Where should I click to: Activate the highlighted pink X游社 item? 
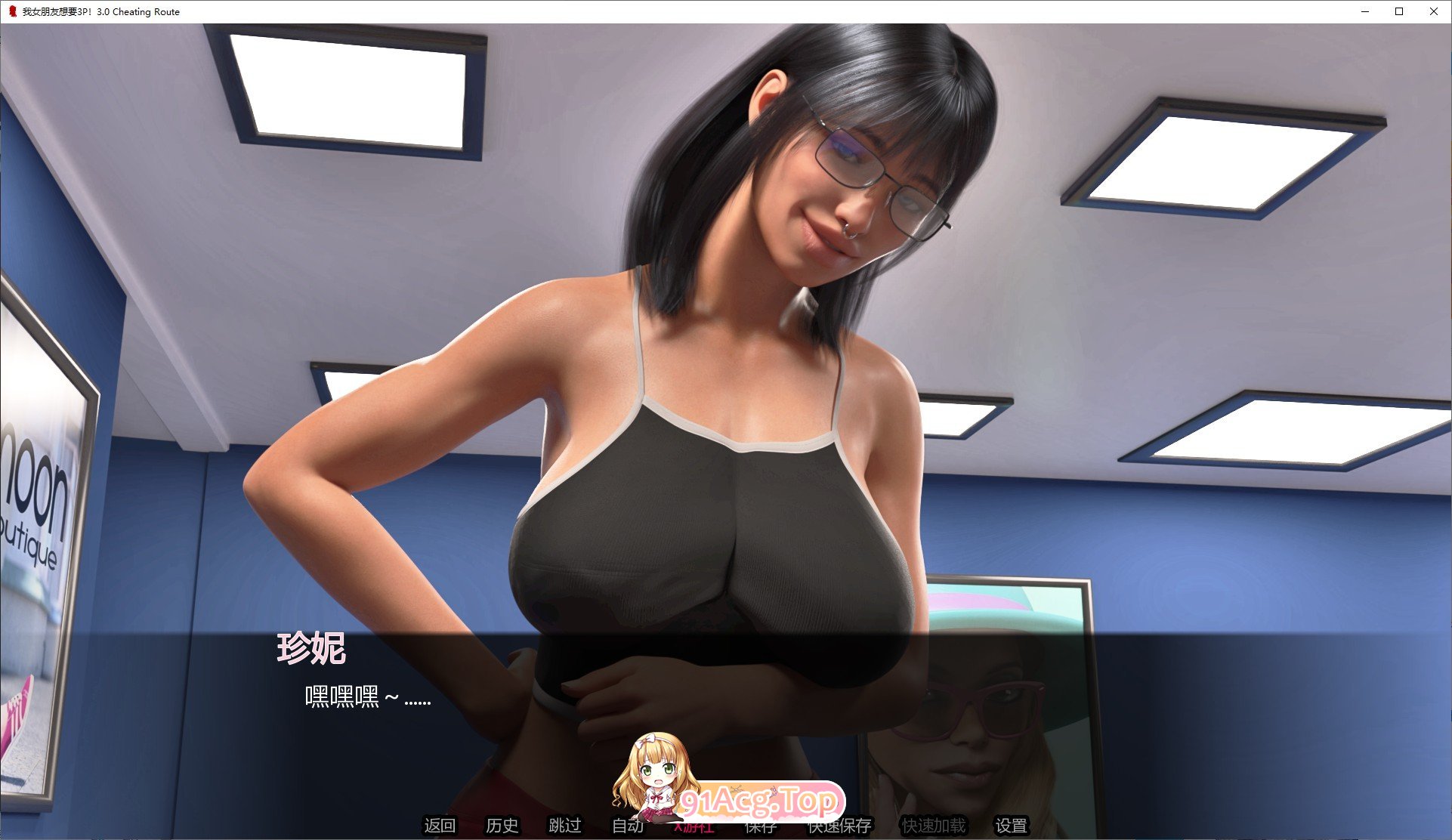(x=695, y=826)
